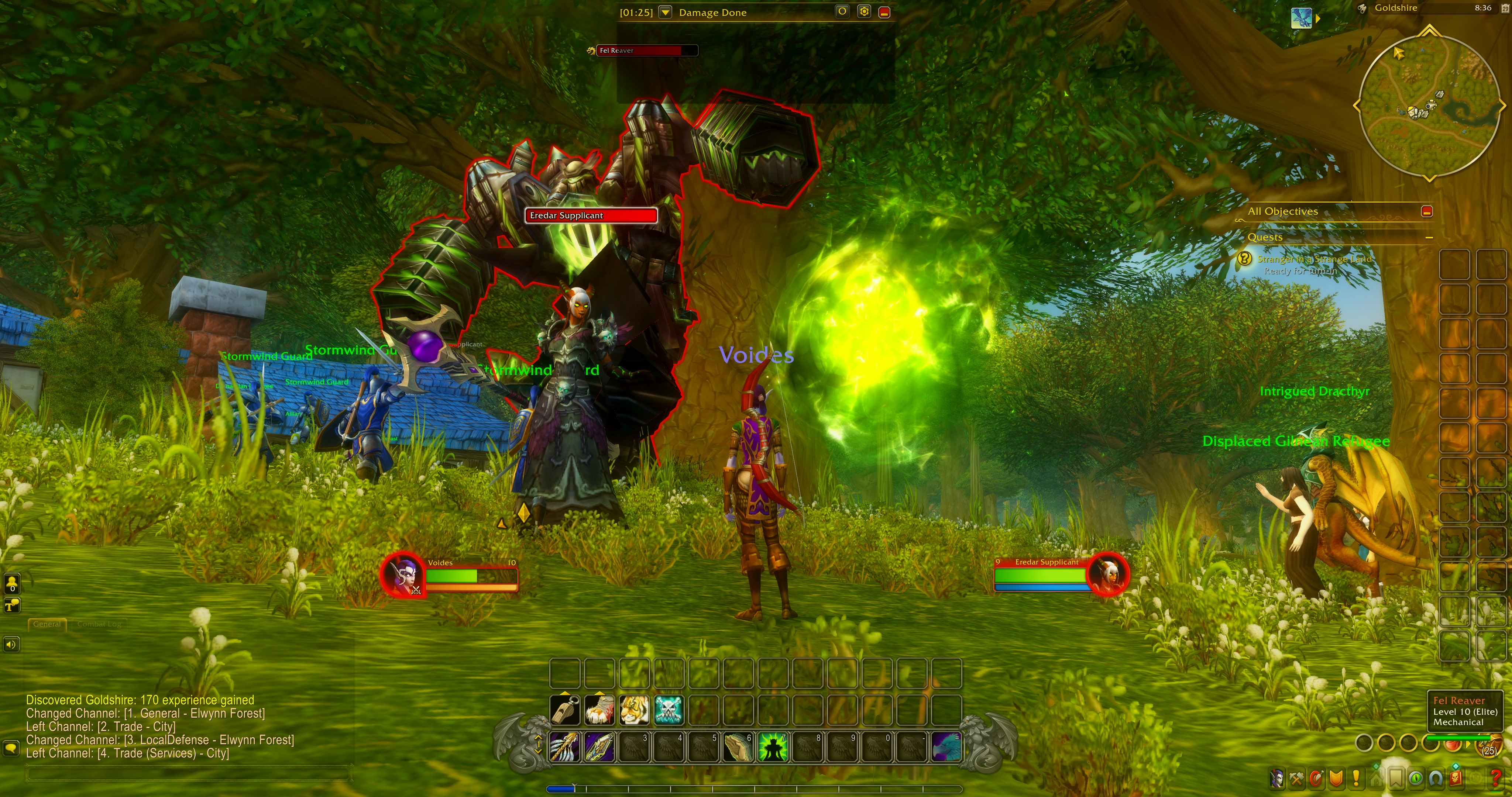Collapse the All Objectives tracker
The height and width of the screenshot is (797, 1512).
pyautogui.click(x=1427, y=211)
